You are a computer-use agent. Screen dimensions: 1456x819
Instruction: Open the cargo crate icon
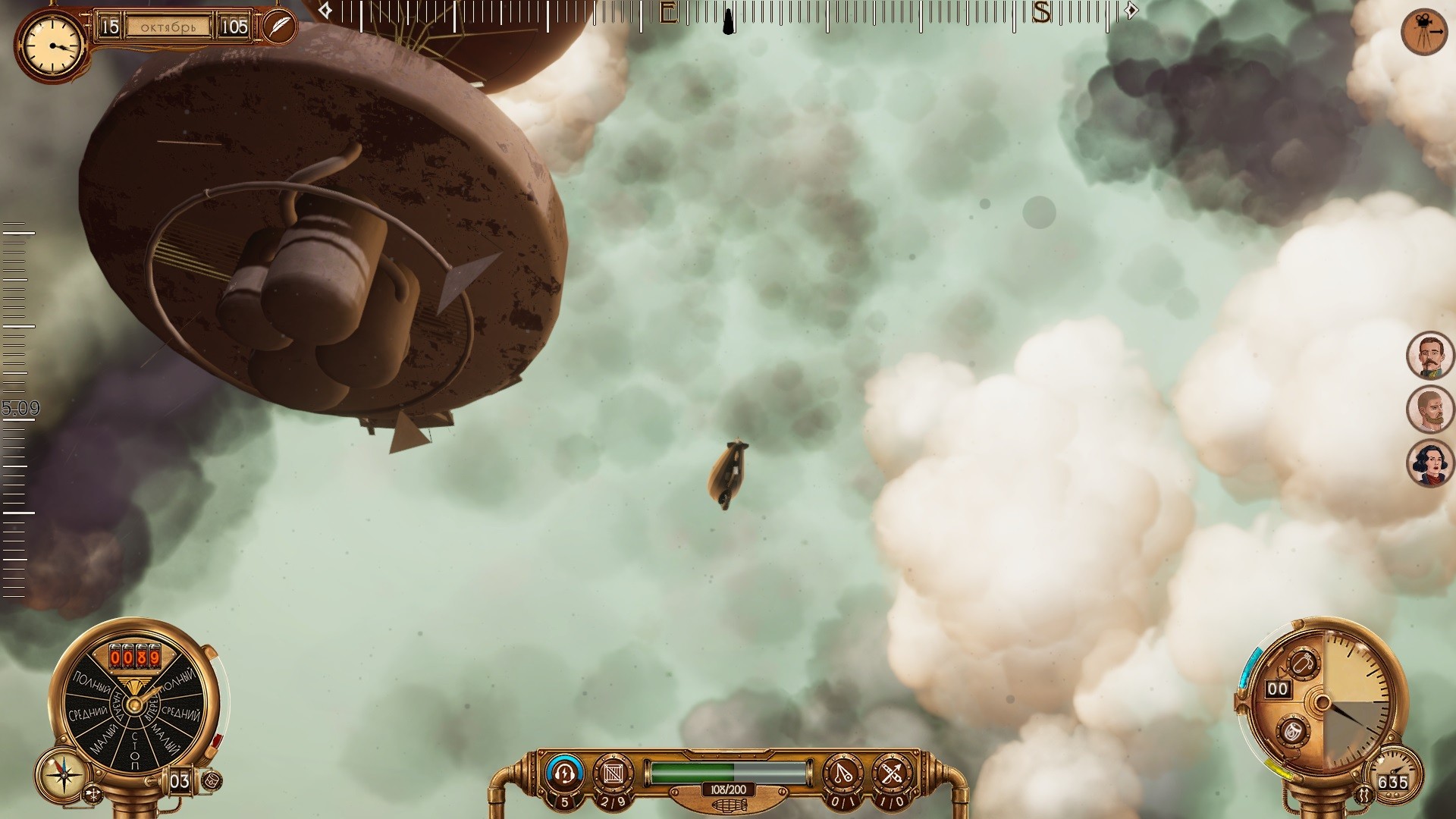[612, 773]
